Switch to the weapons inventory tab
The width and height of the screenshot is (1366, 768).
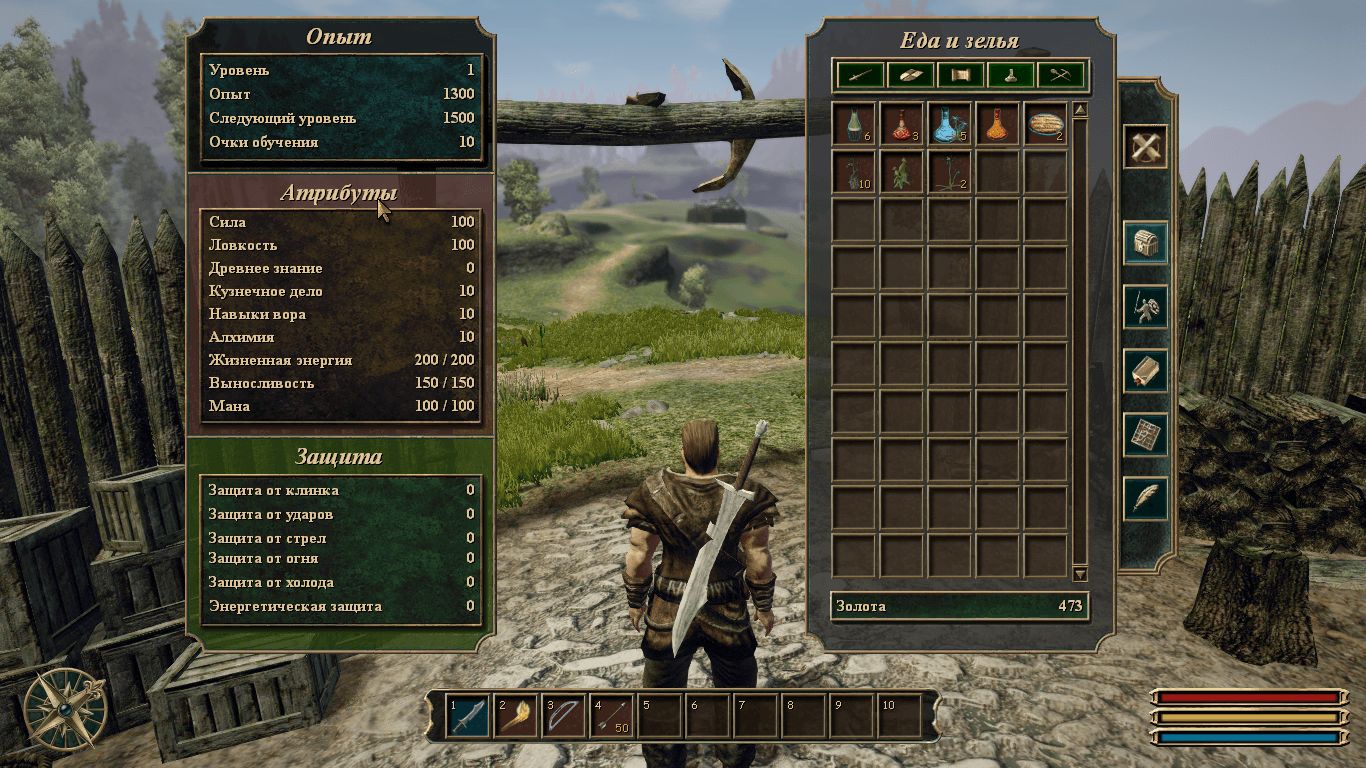click(x=859, y=75)
